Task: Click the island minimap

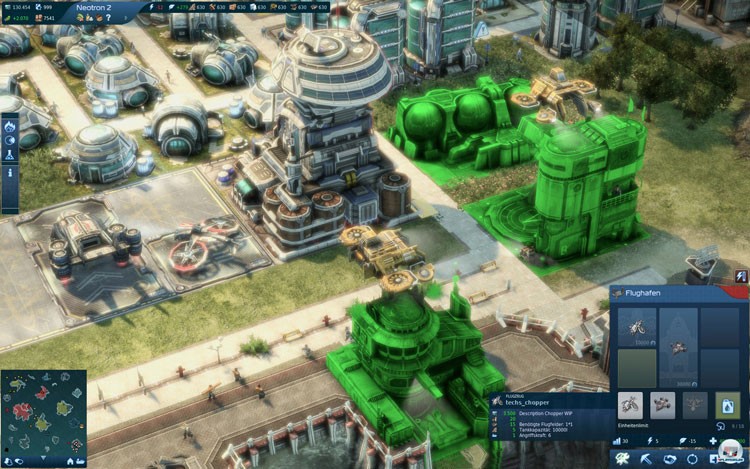Action: [x=42, y=412]
